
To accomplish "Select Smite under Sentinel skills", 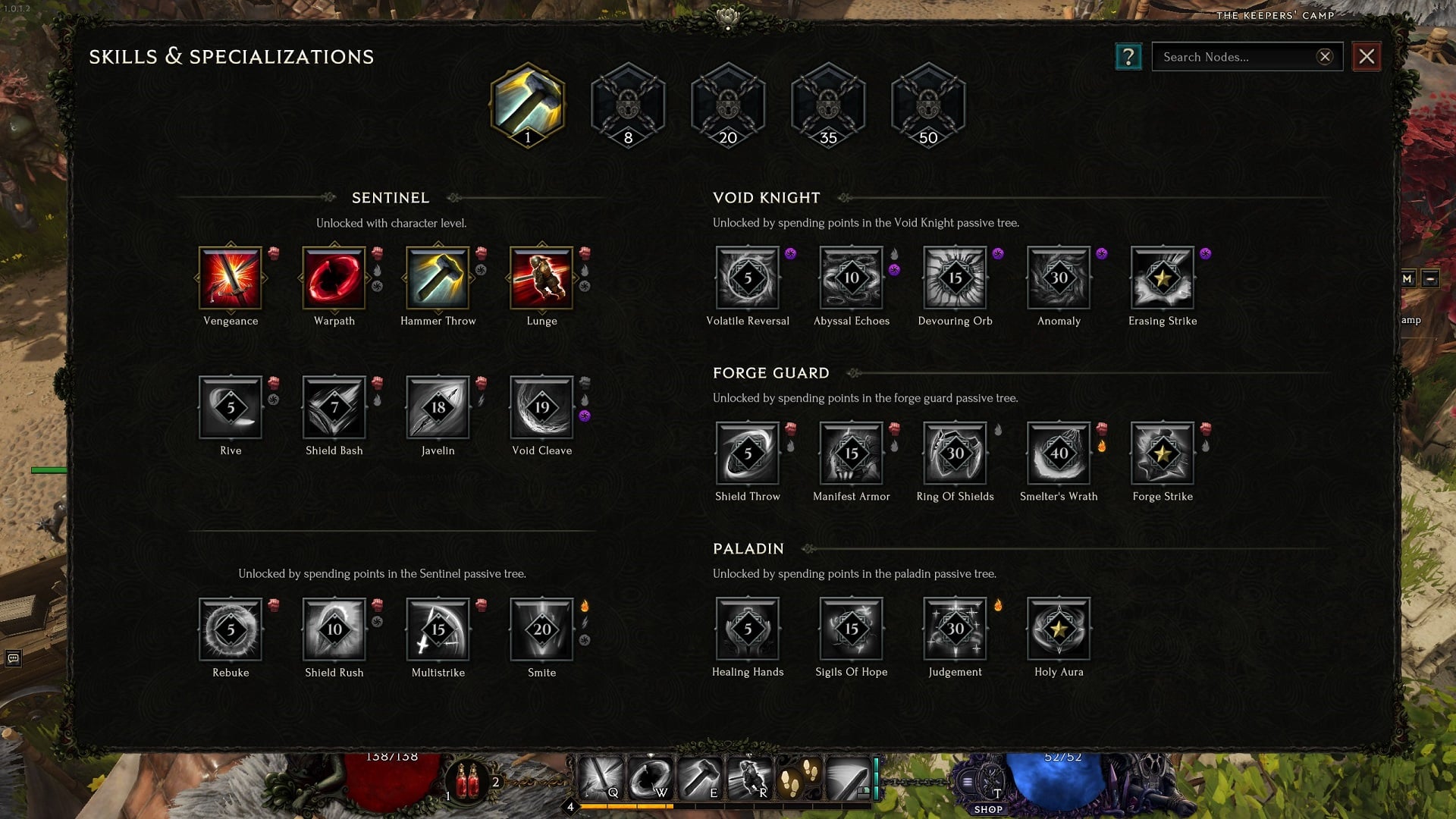I will pyautogui.click(x=541, y=631).
